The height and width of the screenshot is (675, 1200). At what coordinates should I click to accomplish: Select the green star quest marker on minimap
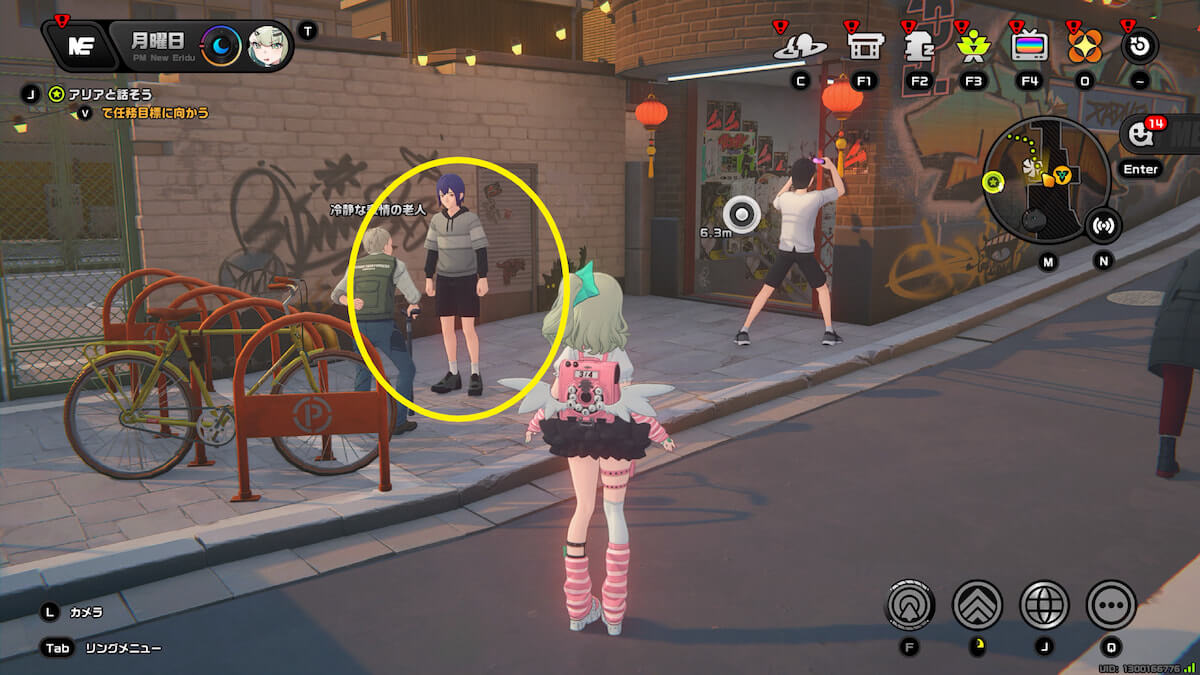coord(993,181)
